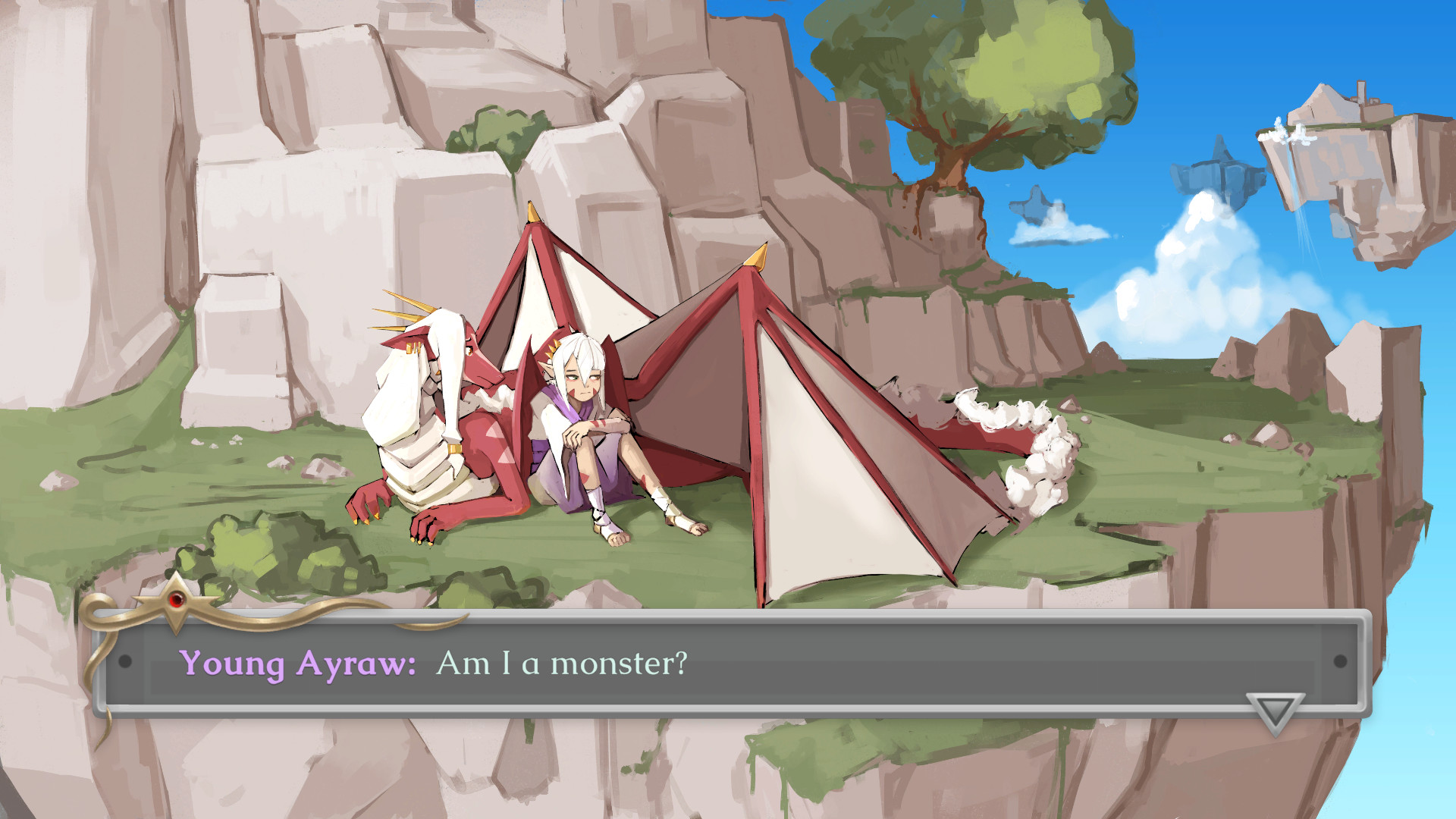Click the left dot on the dialogue box frame

pos(126,662)
